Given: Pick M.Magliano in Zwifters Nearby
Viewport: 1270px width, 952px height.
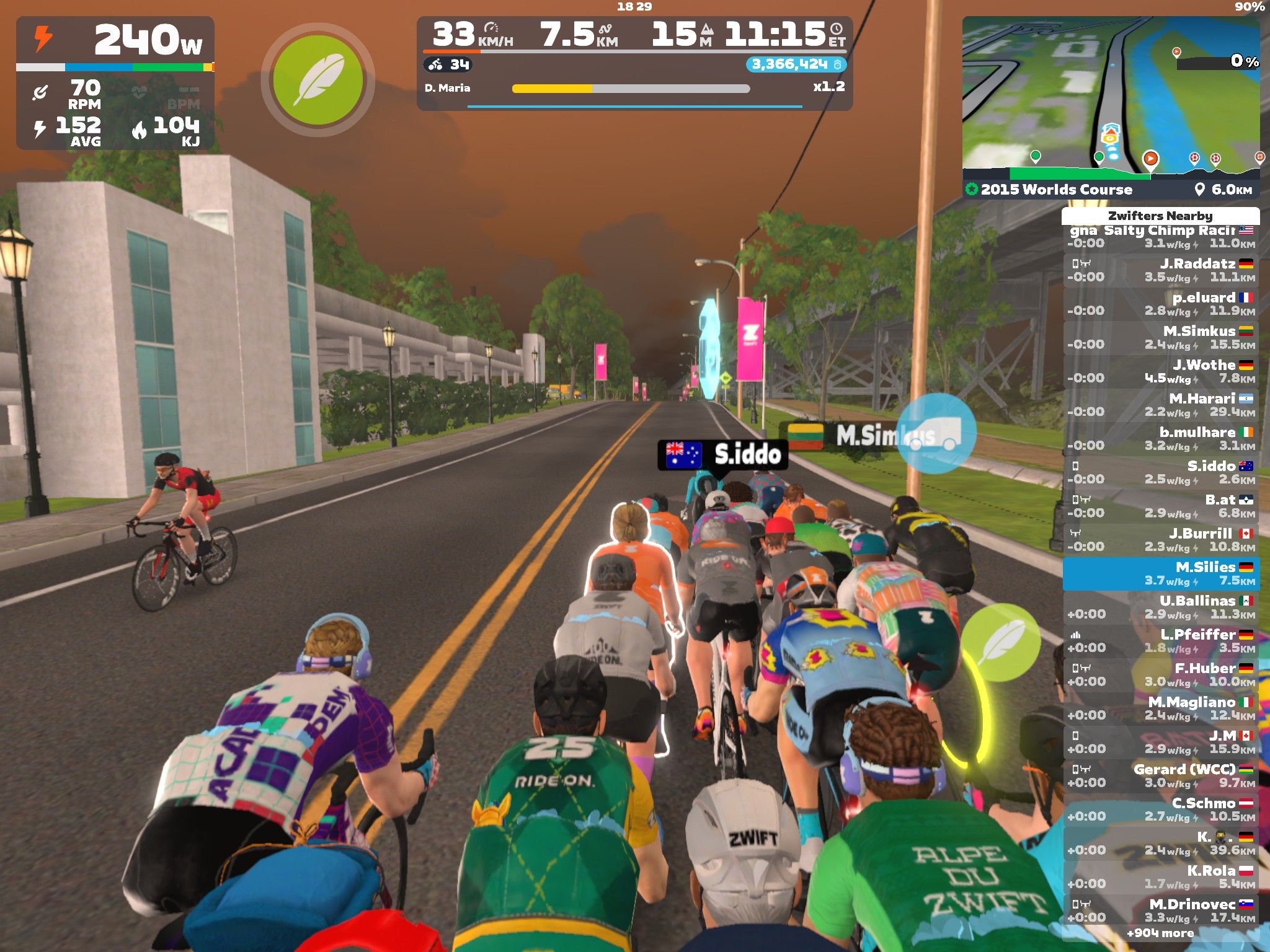Looking at the screenshot, I should tap(1160, 708).
